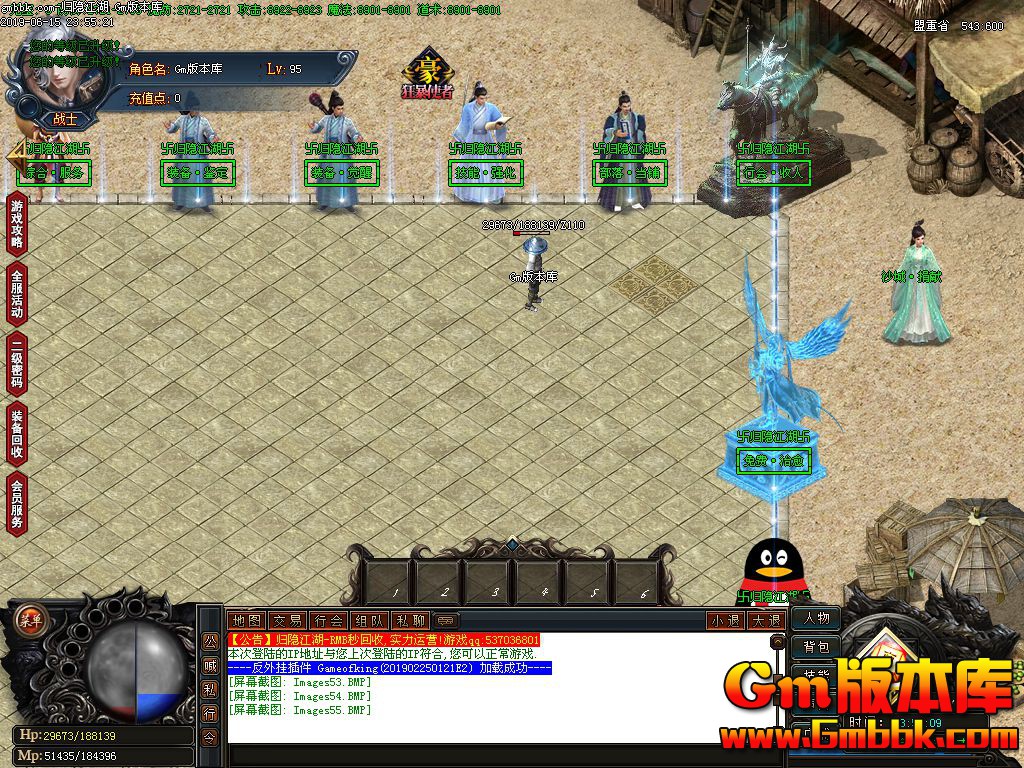Image resolution: width=1024 pixels, height=768 pixels.
Task: Click the 交易 trade button
Action: [x=287, y=620]
